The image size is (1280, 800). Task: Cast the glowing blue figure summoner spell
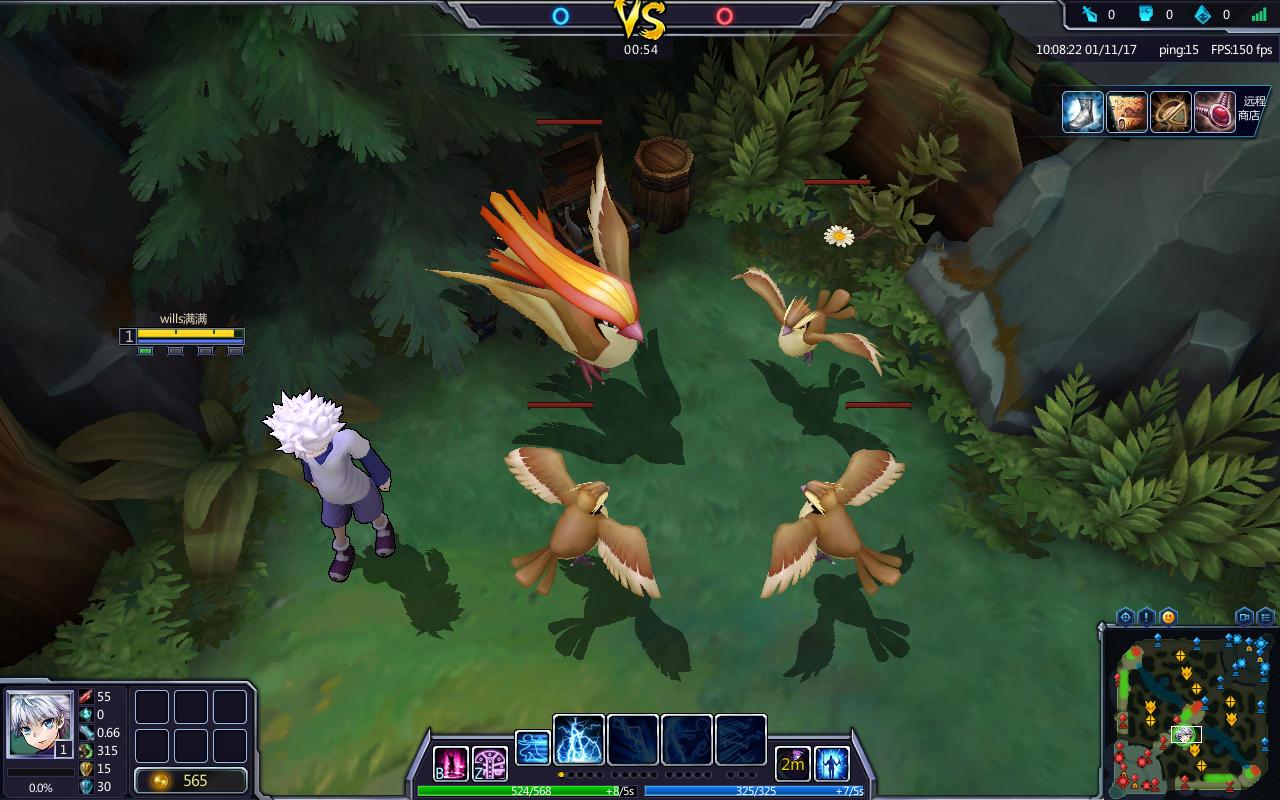[832, 764]
